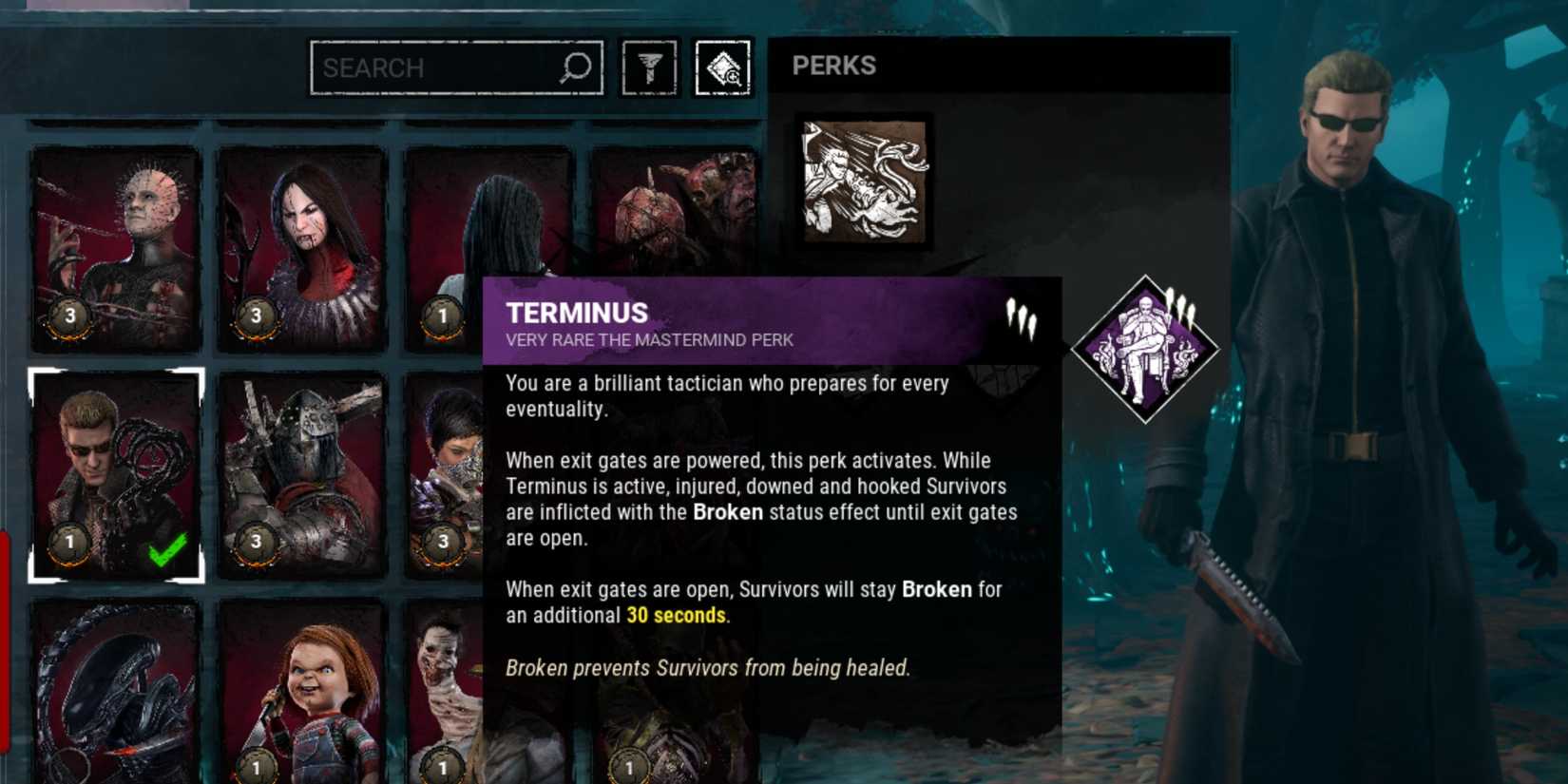Click the PERKS panel header
This screenshot has width=1568, height=784.
(x=833, y=67)
